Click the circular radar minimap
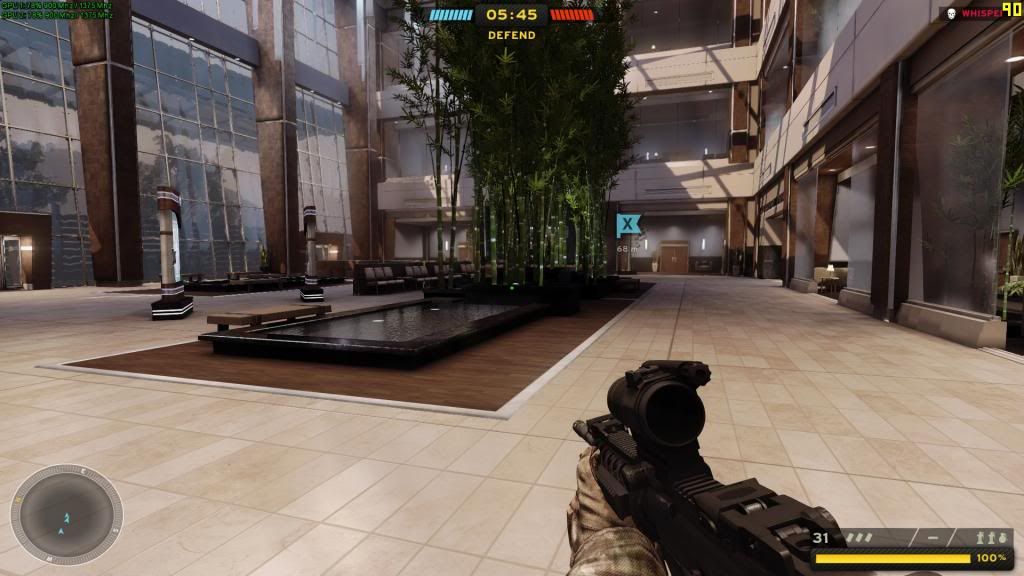The image size is (1024, 576). [66, 514]
